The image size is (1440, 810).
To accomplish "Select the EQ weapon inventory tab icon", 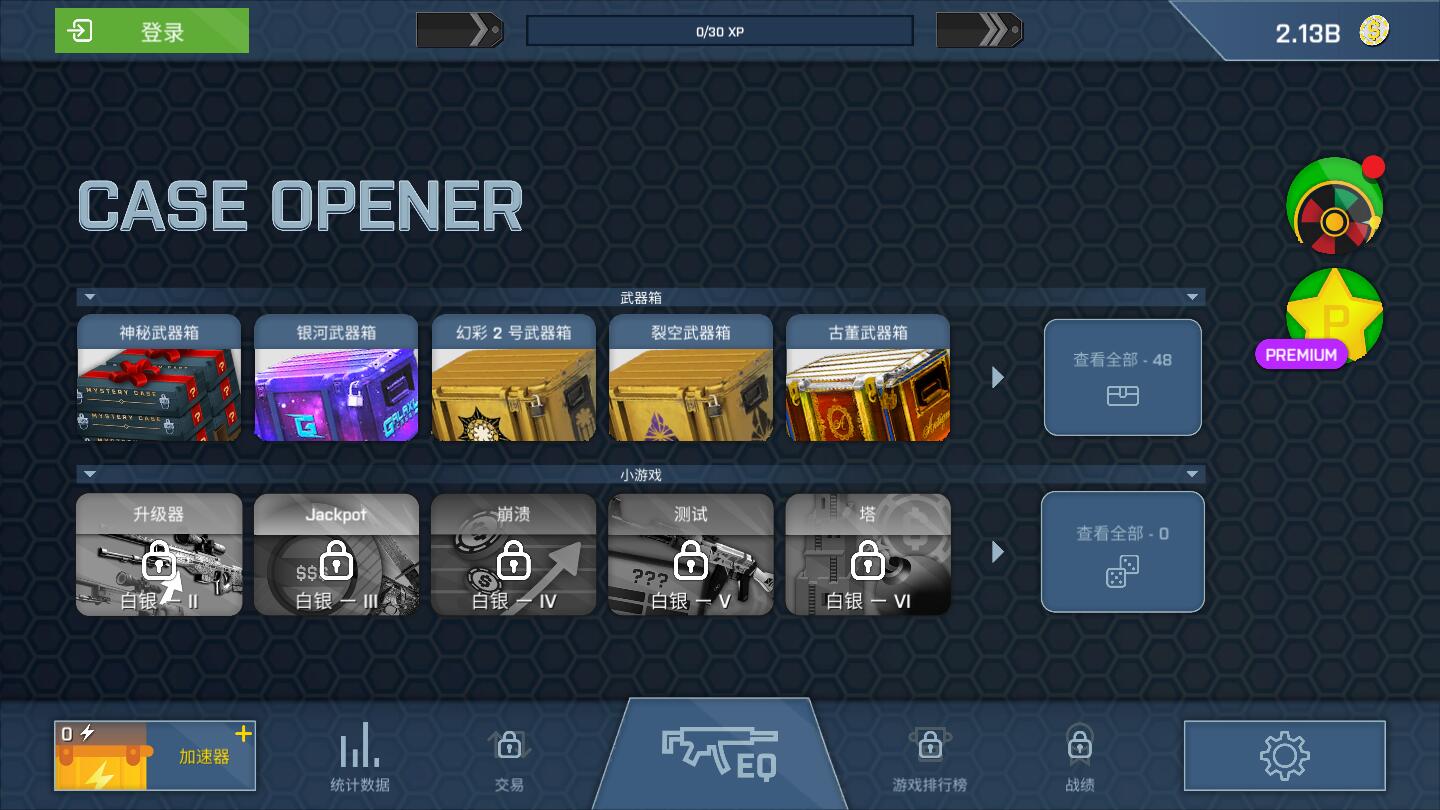I will [x=719, y=750].
